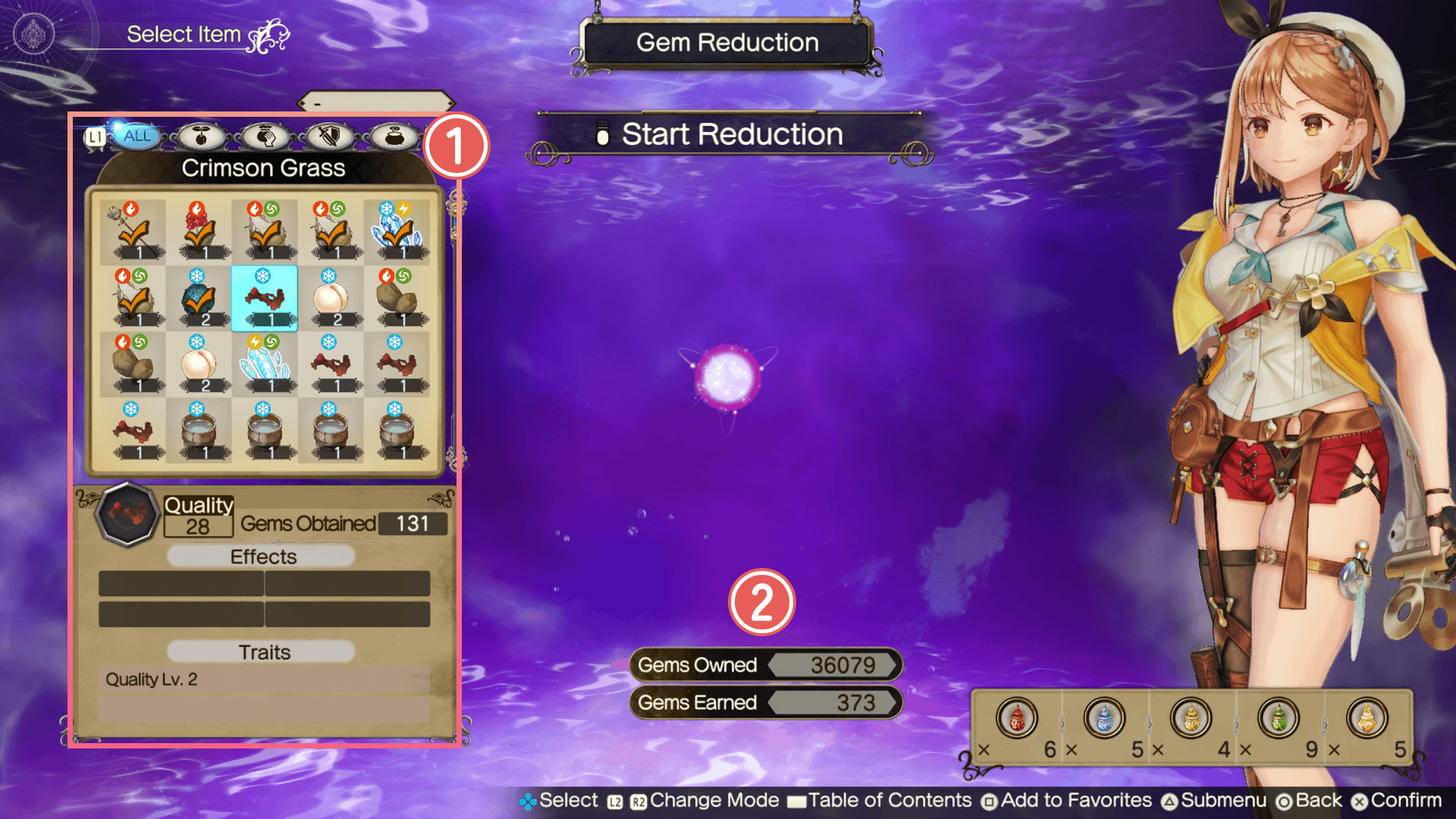
Task: Start the gem reduction
Action: click(x=731, y=135)
